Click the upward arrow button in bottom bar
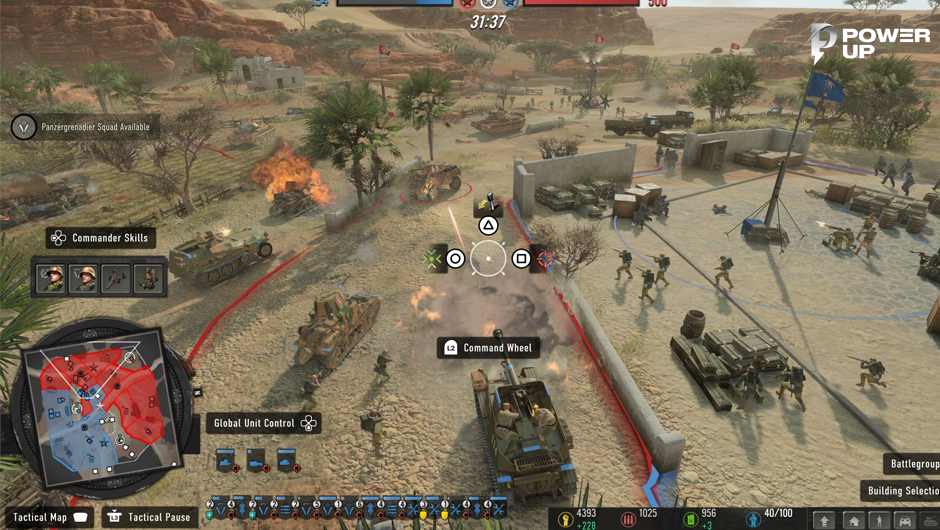This screenshot has height=530, width=940. click(x=825, y=521)
